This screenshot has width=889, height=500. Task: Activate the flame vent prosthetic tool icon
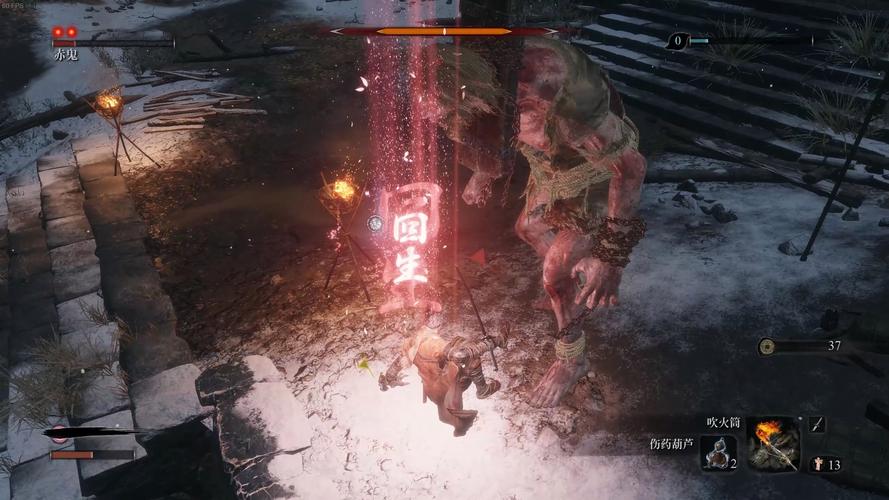pos(772,443)
